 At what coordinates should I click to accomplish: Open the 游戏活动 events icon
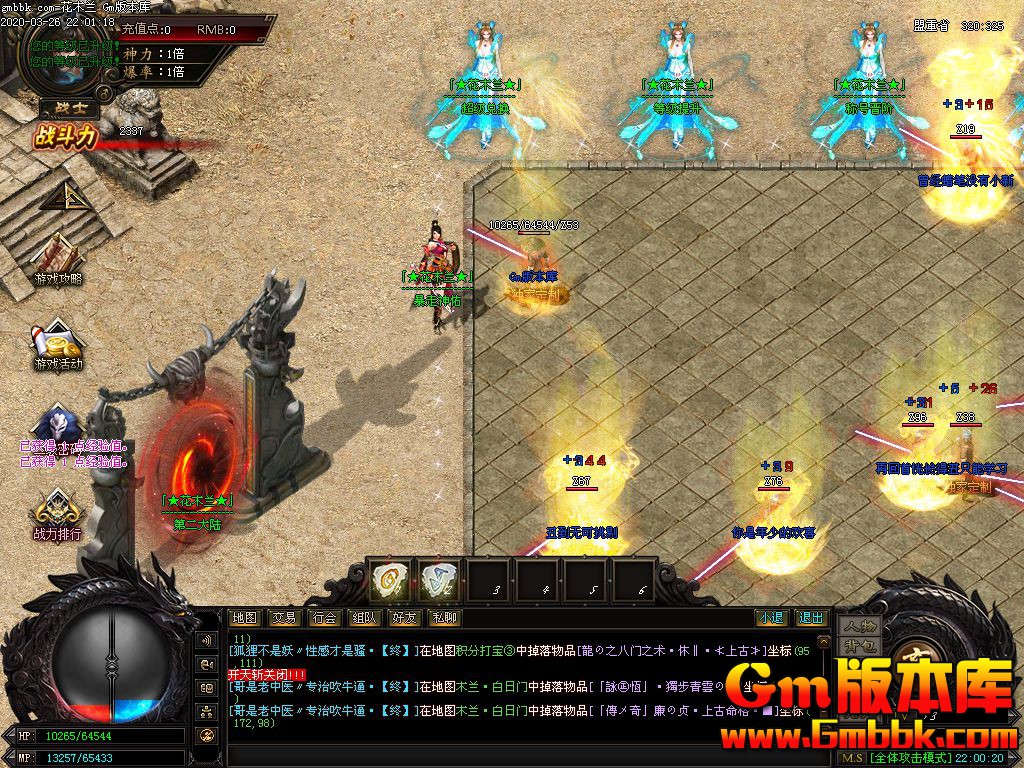(58, 344)
